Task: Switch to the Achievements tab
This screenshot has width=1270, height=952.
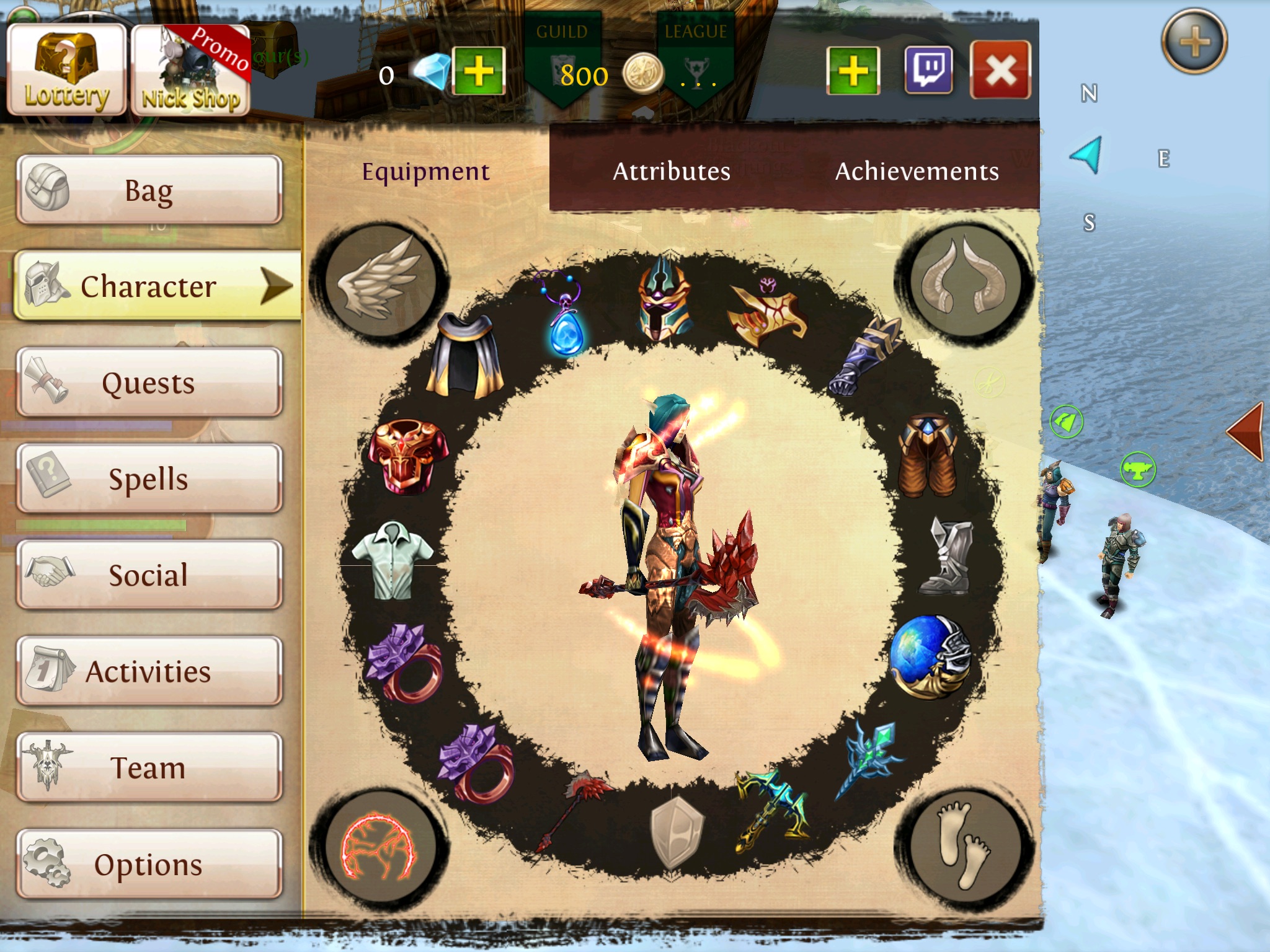Action: [917, 171]
